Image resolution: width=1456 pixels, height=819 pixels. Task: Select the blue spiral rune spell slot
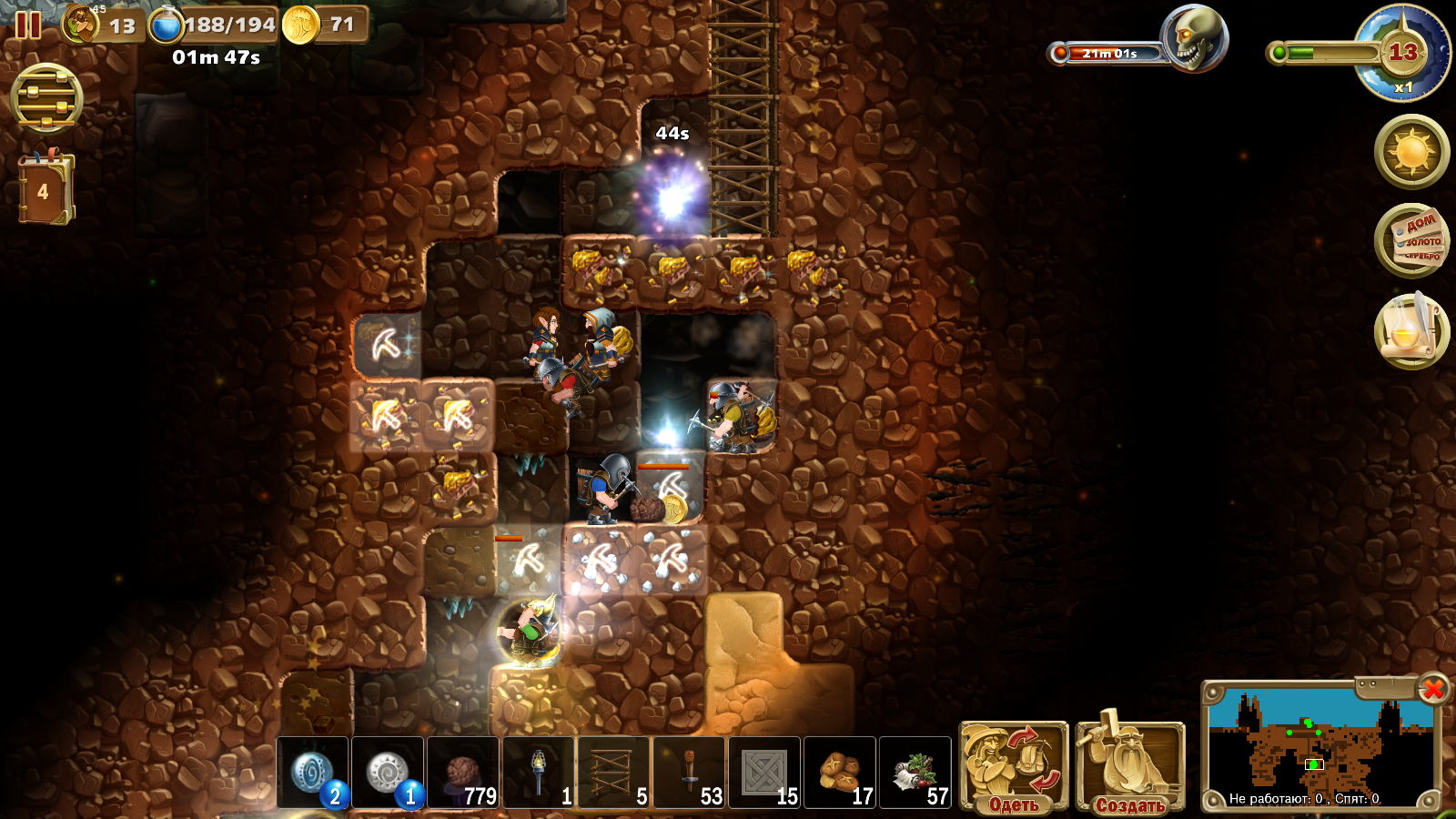click(312, 773)
